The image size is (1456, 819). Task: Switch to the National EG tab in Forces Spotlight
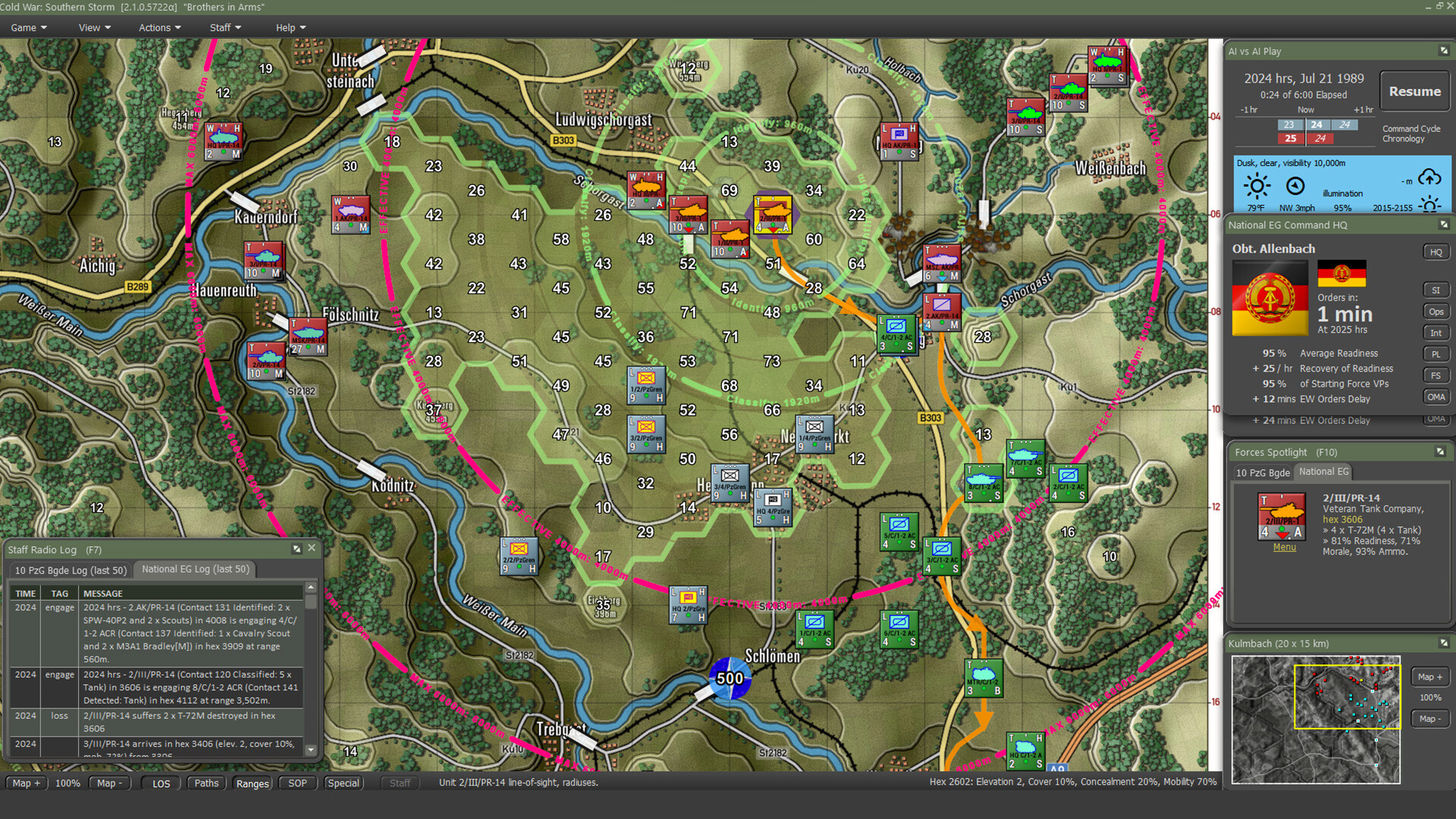pyautogui.click(x=1323, y=472)
